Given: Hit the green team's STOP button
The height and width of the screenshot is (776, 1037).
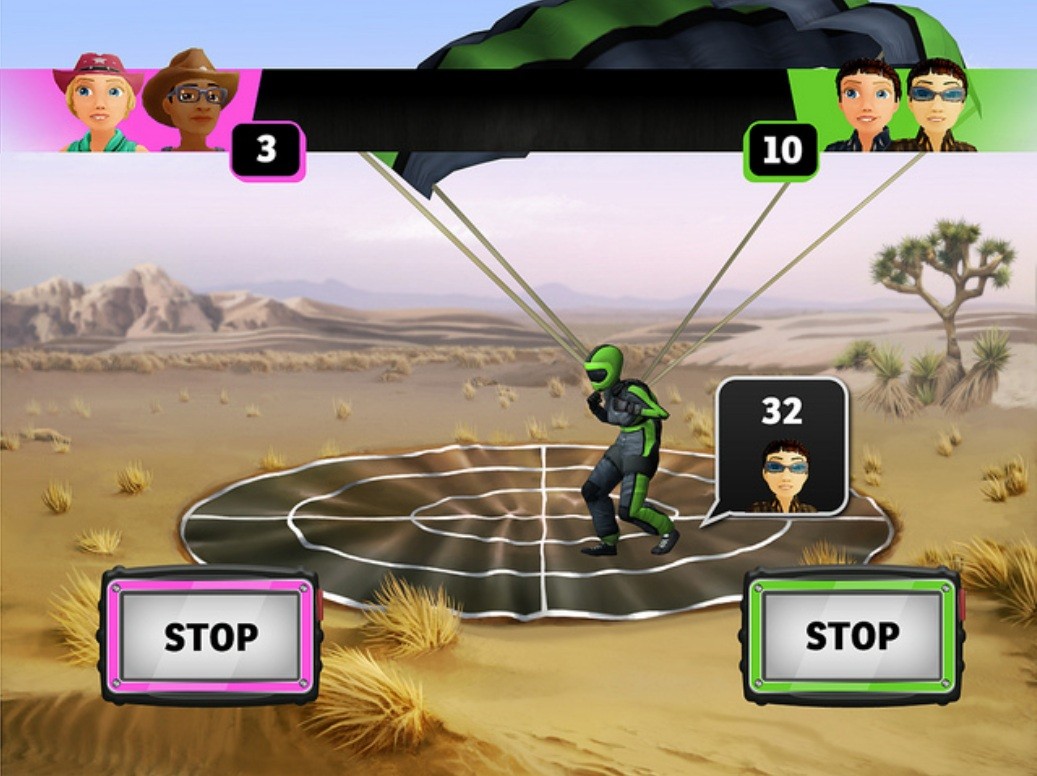Looking at the screenshot, I should coord(852,636).
